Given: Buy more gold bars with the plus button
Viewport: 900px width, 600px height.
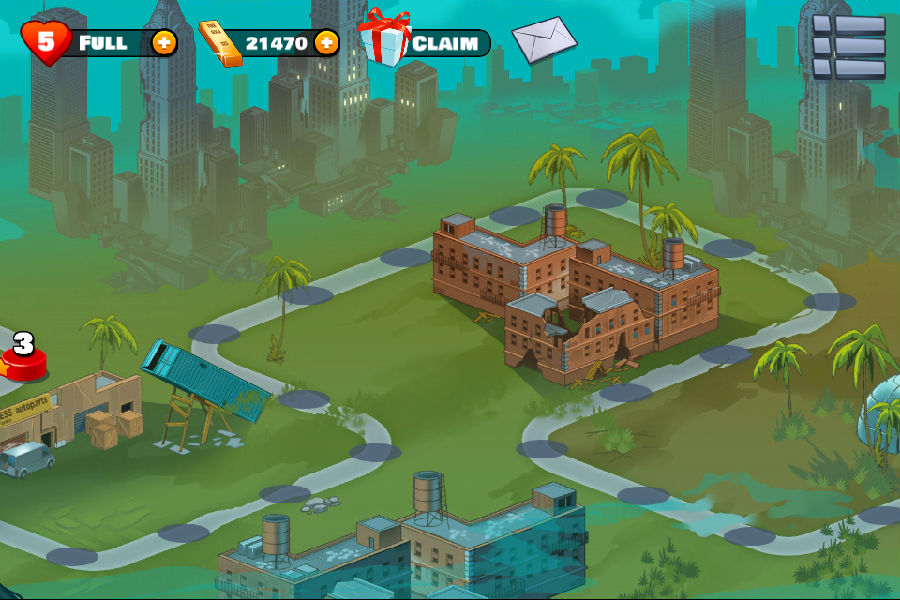Looking at the screenshot, I should 326,43.
